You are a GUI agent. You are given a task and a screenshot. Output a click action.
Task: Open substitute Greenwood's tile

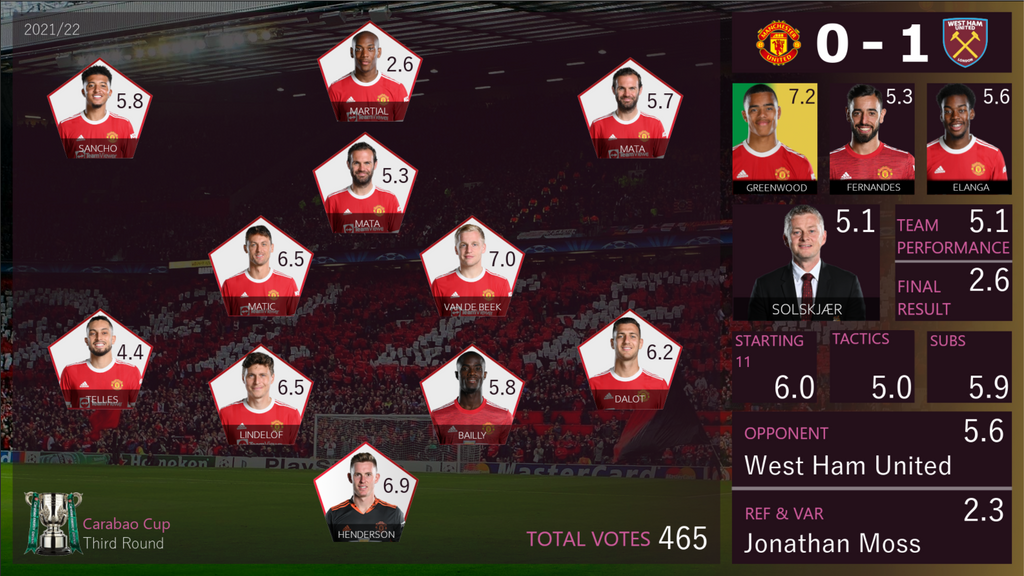pos(774,138)
